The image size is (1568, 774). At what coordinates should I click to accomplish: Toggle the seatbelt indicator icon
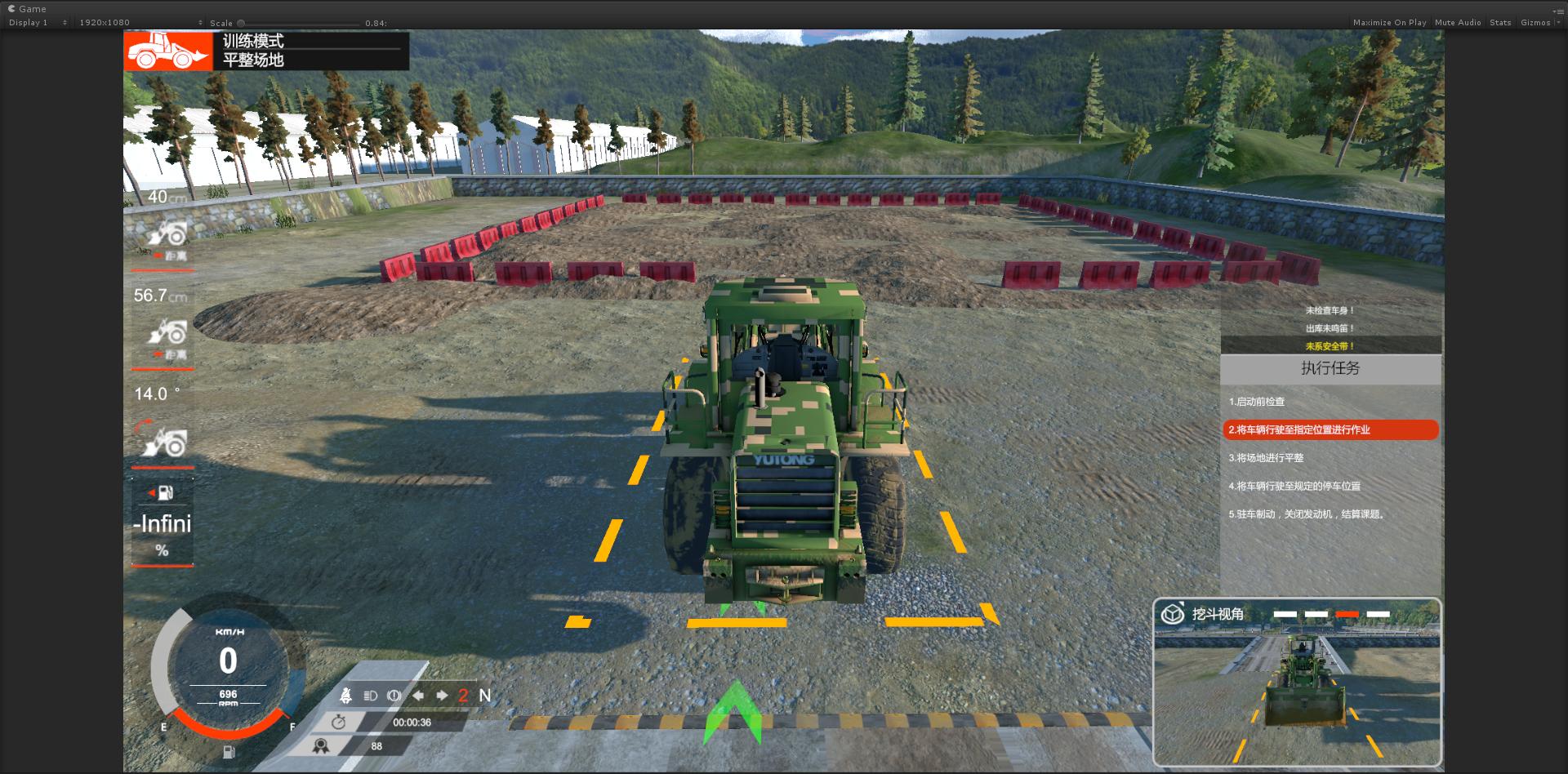coord(345,696)
